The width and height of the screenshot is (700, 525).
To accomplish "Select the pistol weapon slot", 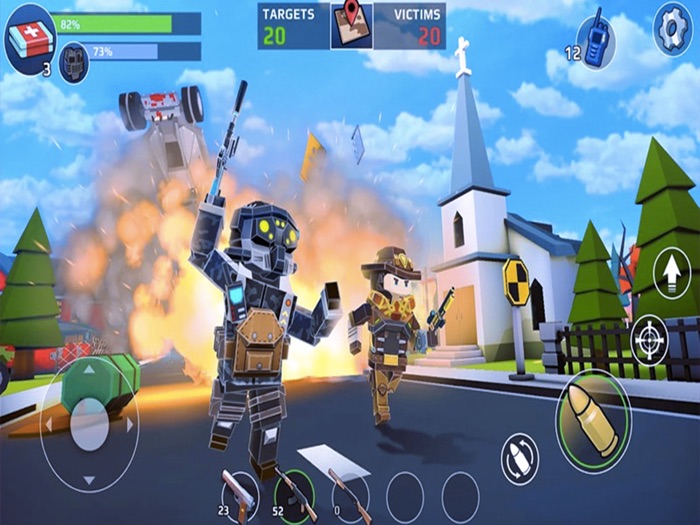I will [x=240, y=494].
